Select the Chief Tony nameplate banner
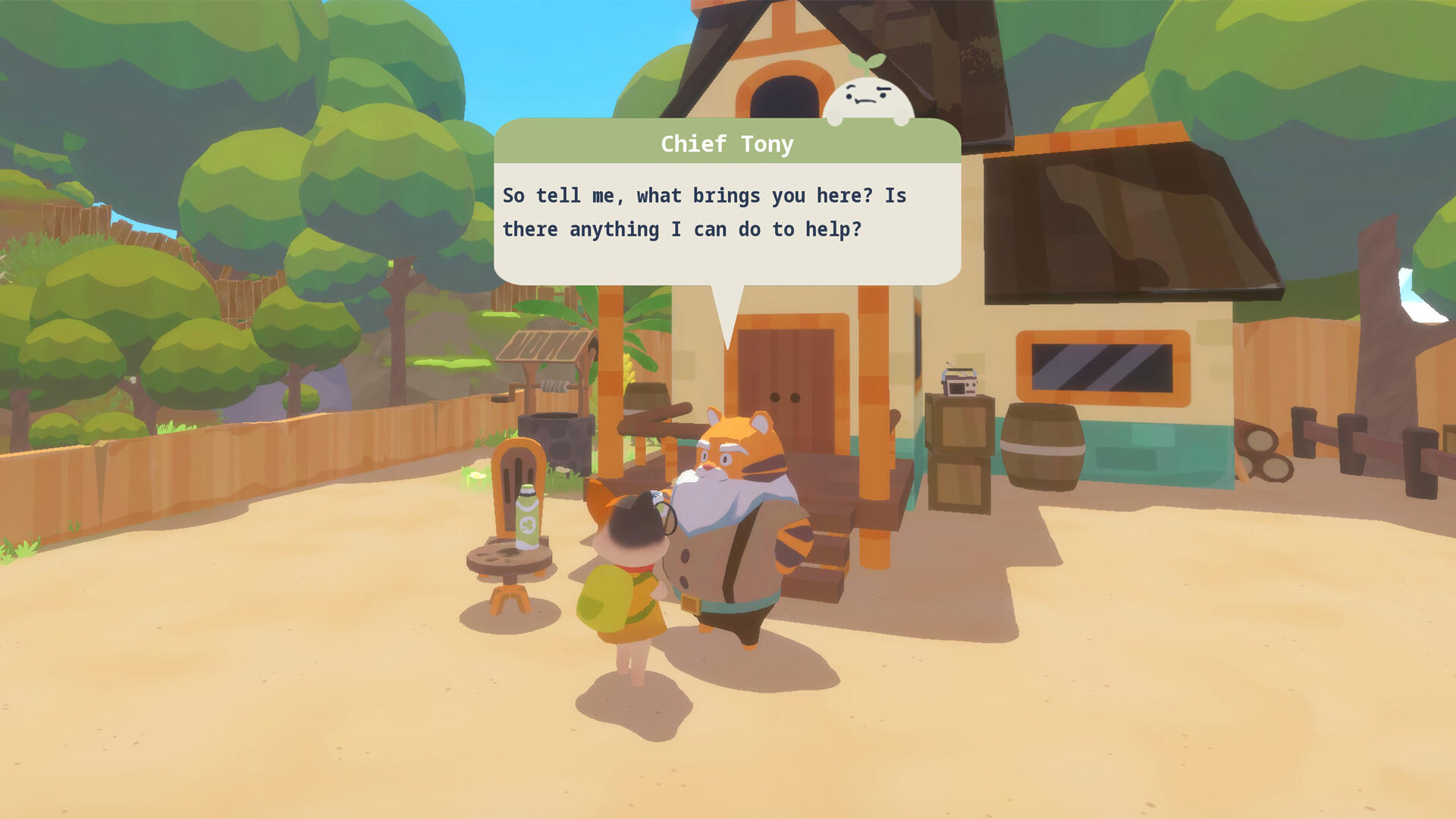 point(726,143)
